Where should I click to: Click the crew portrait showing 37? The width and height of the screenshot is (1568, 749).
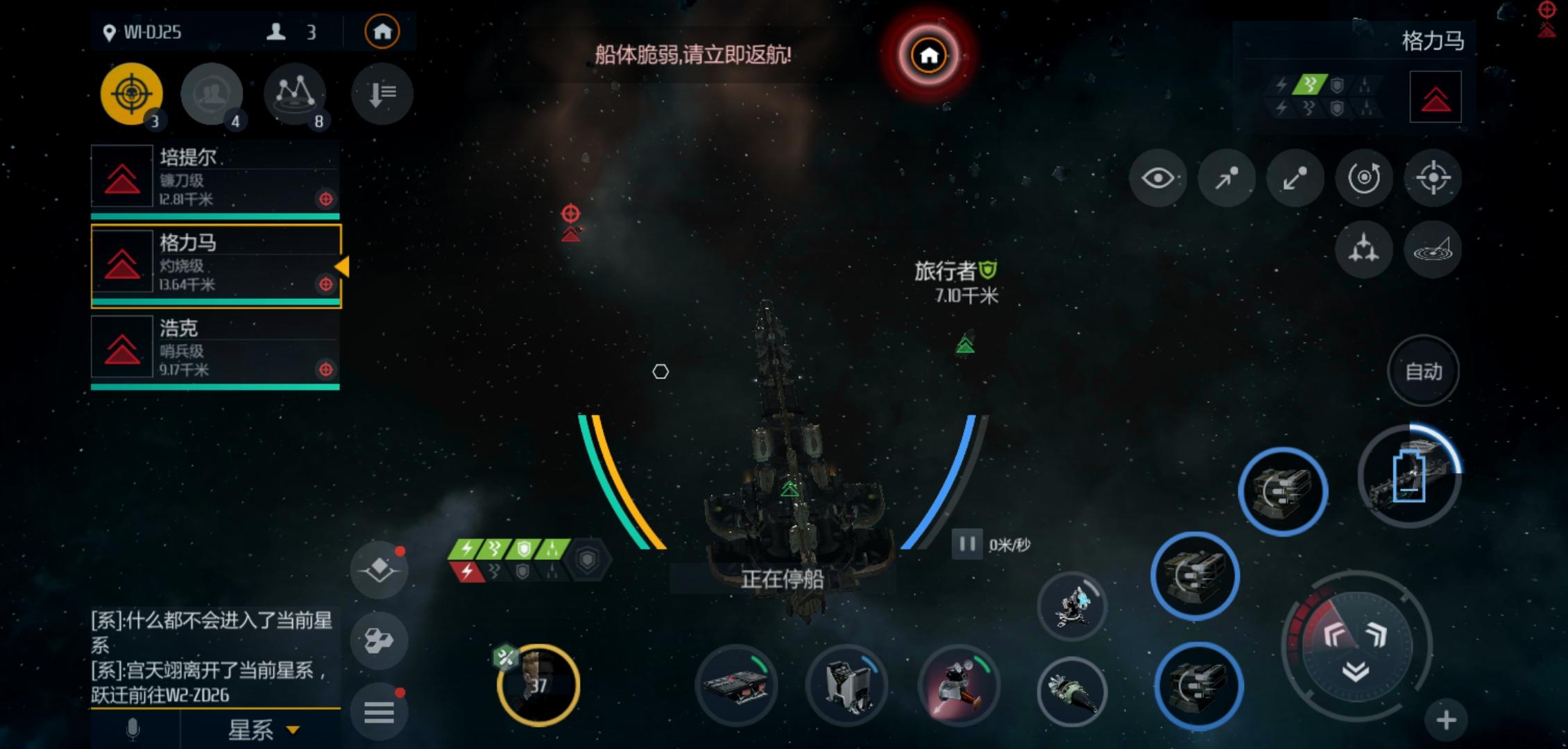(539, 687)
